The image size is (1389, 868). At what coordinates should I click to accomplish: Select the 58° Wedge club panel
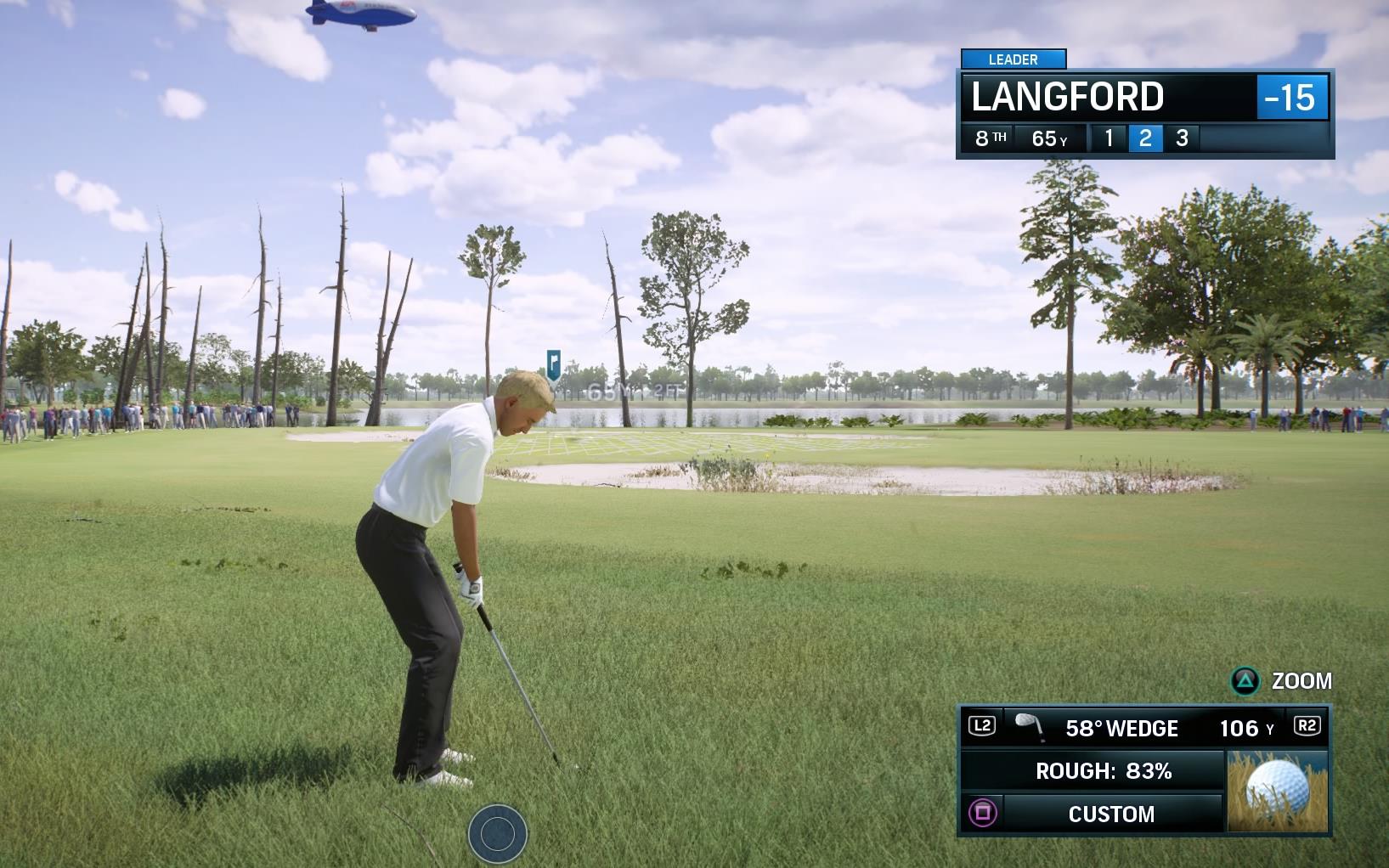click(x=1121, y=728)
